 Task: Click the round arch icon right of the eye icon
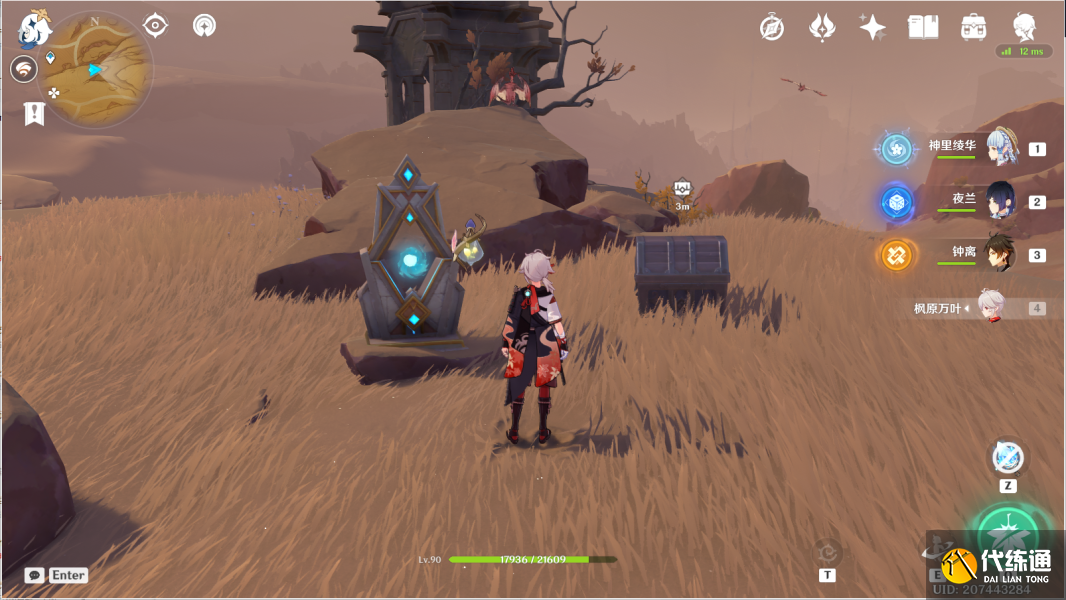tap(204, 25)
